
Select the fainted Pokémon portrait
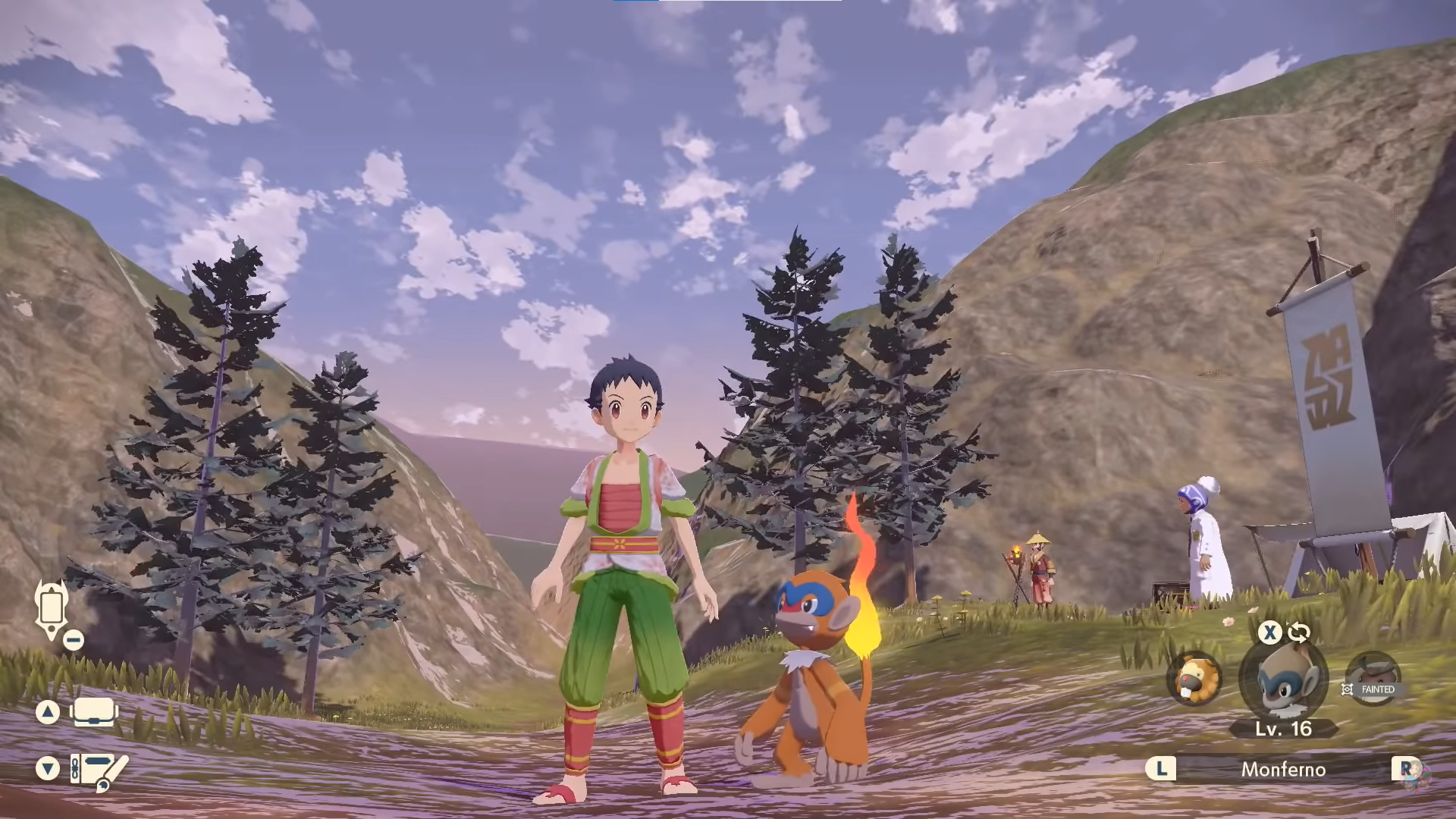[1373, 679]
